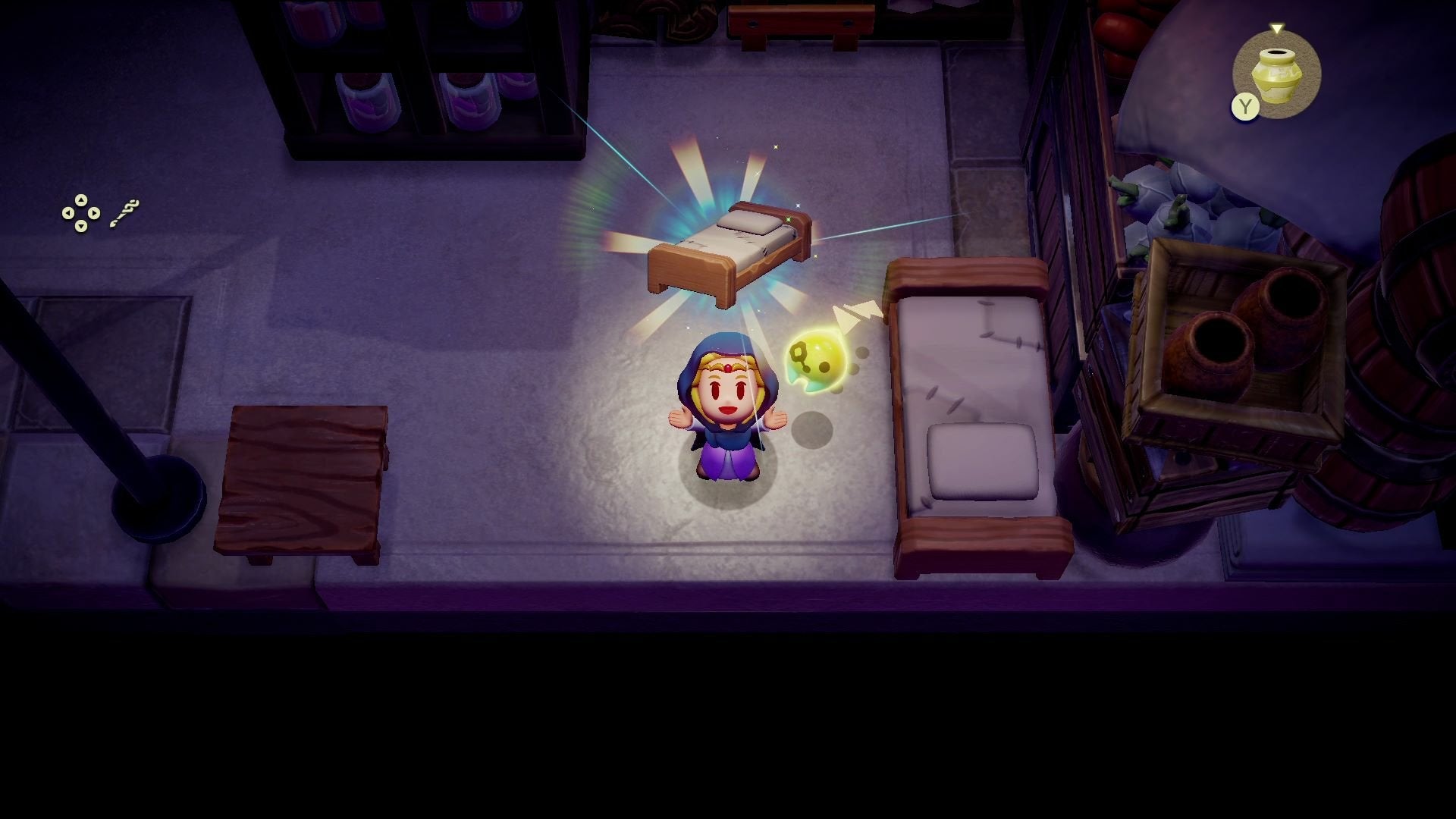Click the D-pad icon in the top-left HUD

[x=80, y=213]
